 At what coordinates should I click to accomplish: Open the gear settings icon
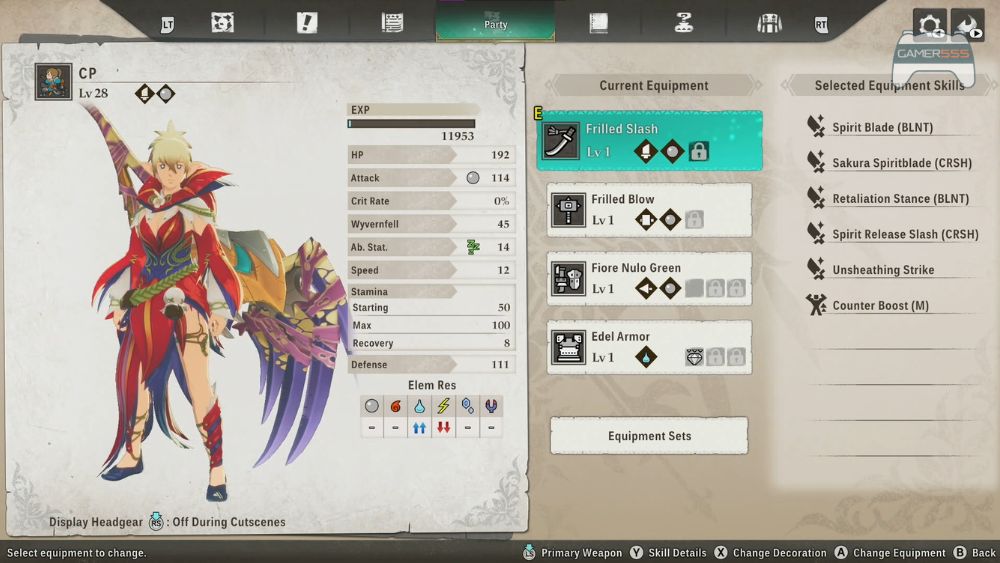929,25
